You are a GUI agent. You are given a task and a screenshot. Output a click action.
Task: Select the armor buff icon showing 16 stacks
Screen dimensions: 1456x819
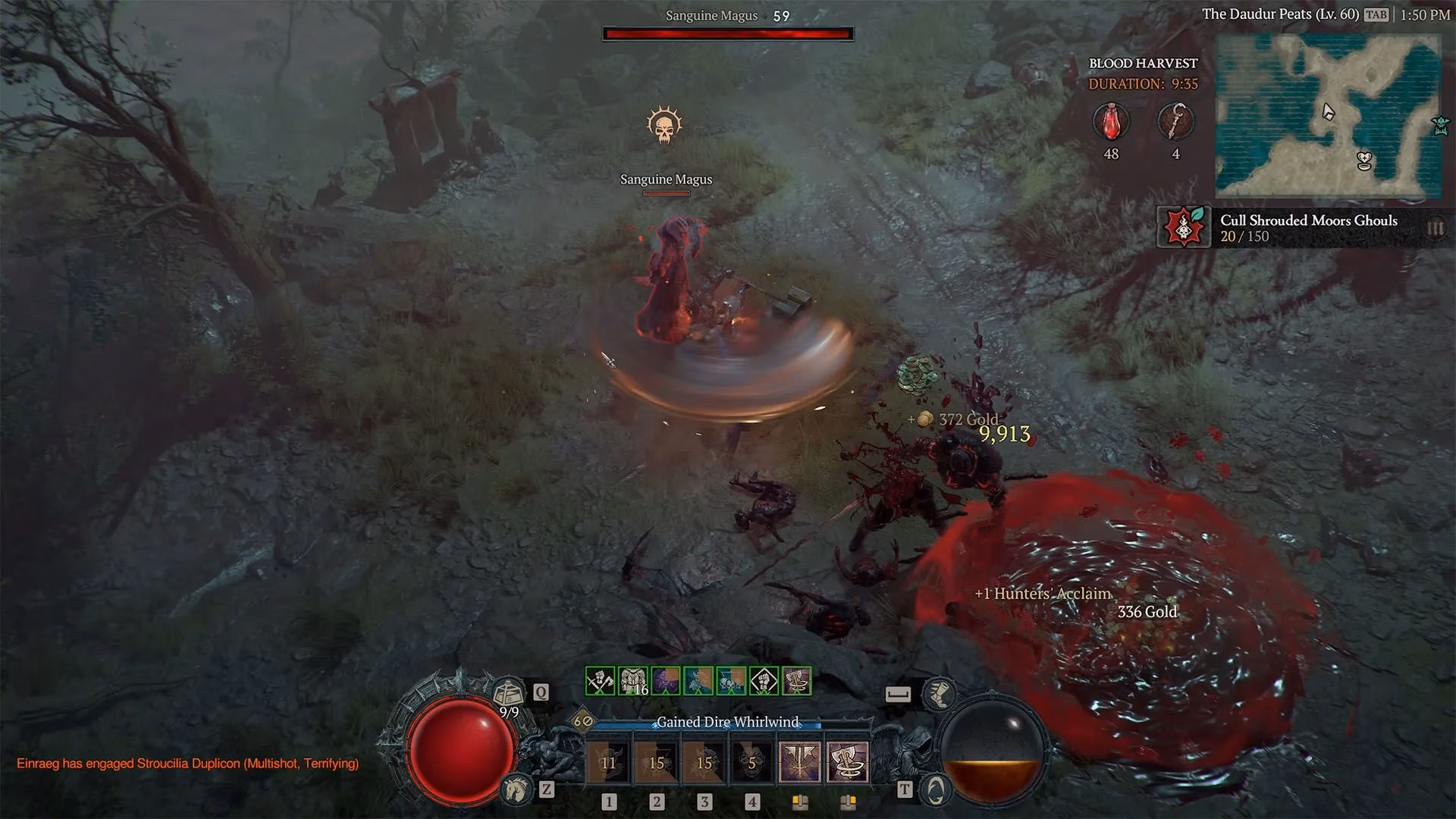tap(633, 681)
